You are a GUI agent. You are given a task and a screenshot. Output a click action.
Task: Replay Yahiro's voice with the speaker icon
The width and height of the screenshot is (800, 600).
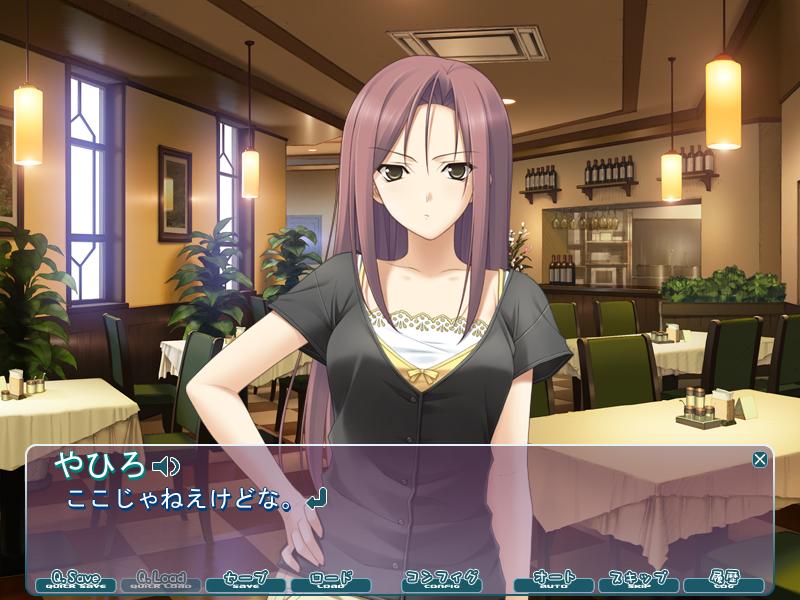tap(165, 466)
